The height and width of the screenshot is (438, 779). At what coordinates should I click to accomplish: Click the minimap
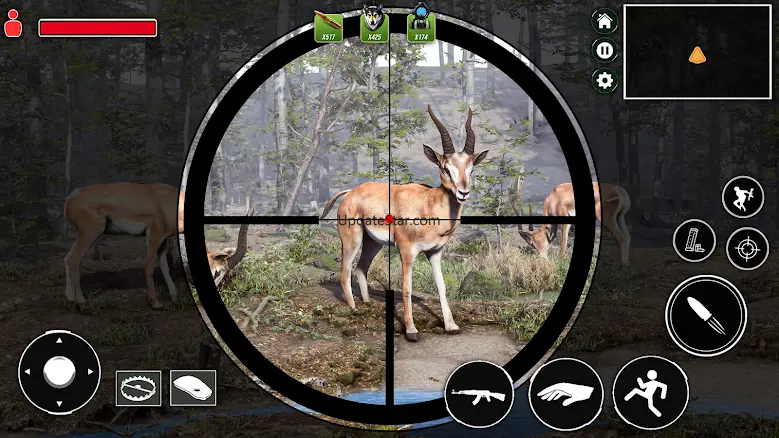tap(697, 52)
